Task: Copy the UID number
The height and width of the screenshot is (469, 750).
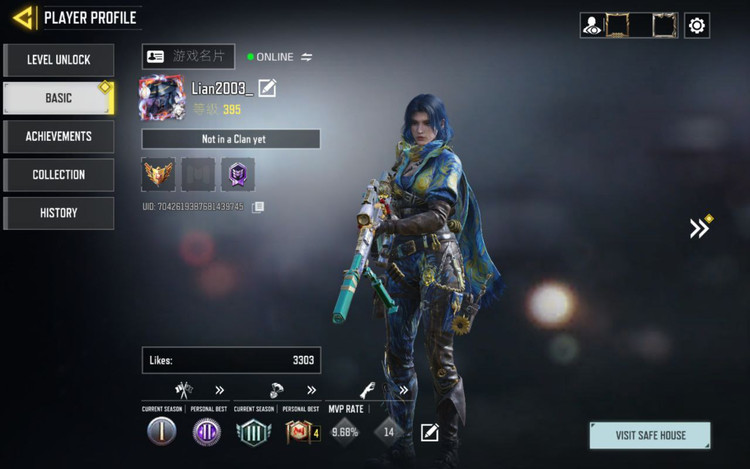Action: (258, 207)
